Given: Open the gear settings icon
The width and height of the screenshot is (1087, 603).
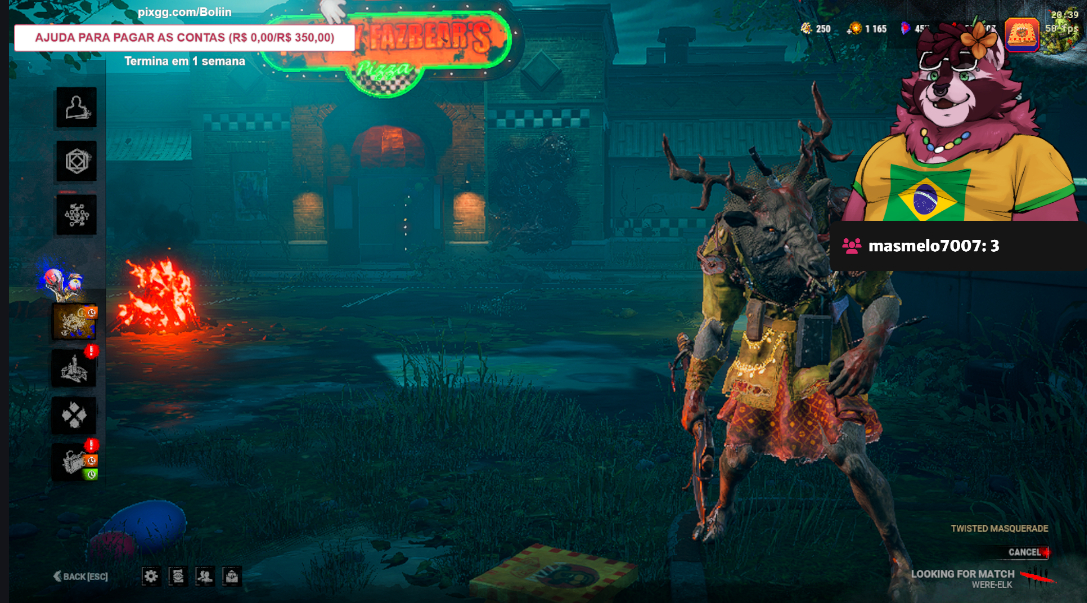Looking at the screenshot, I should (x=151, y=576).
